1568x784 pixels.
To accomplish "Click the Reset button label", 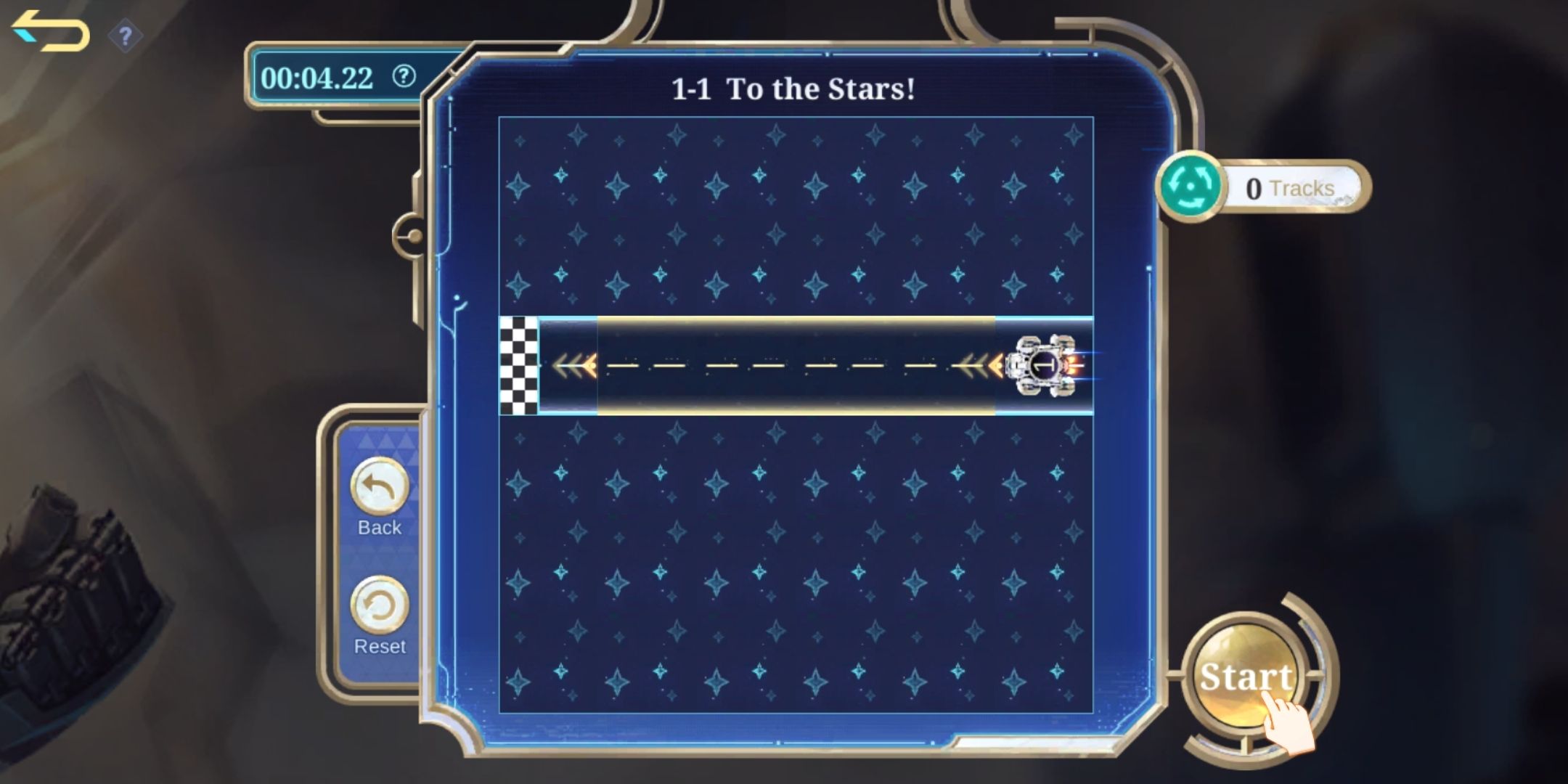I will point(380,645).
